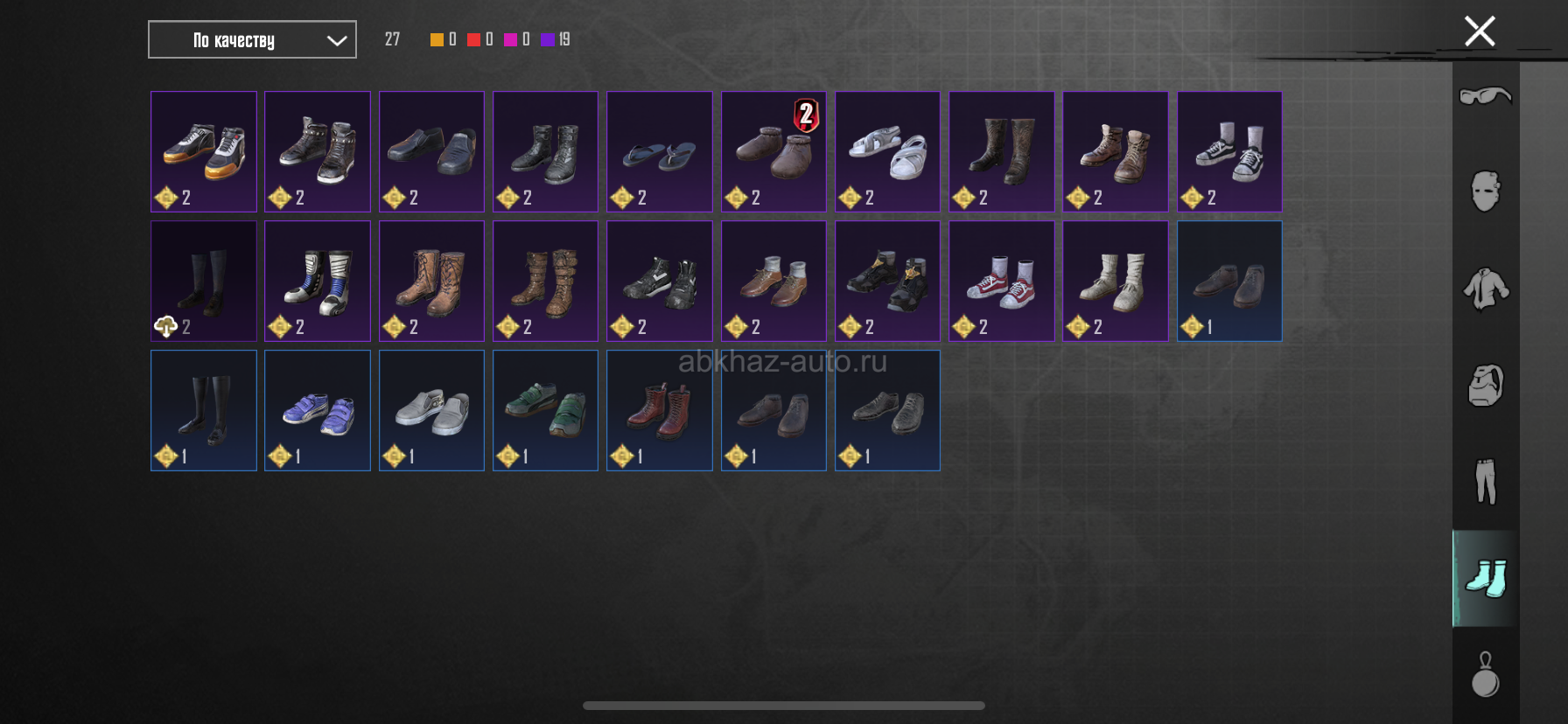Show the jacket clothing category
The width and height of the screenshot is (1568, 724).
pyautogui.click(x=1485, y=289)
